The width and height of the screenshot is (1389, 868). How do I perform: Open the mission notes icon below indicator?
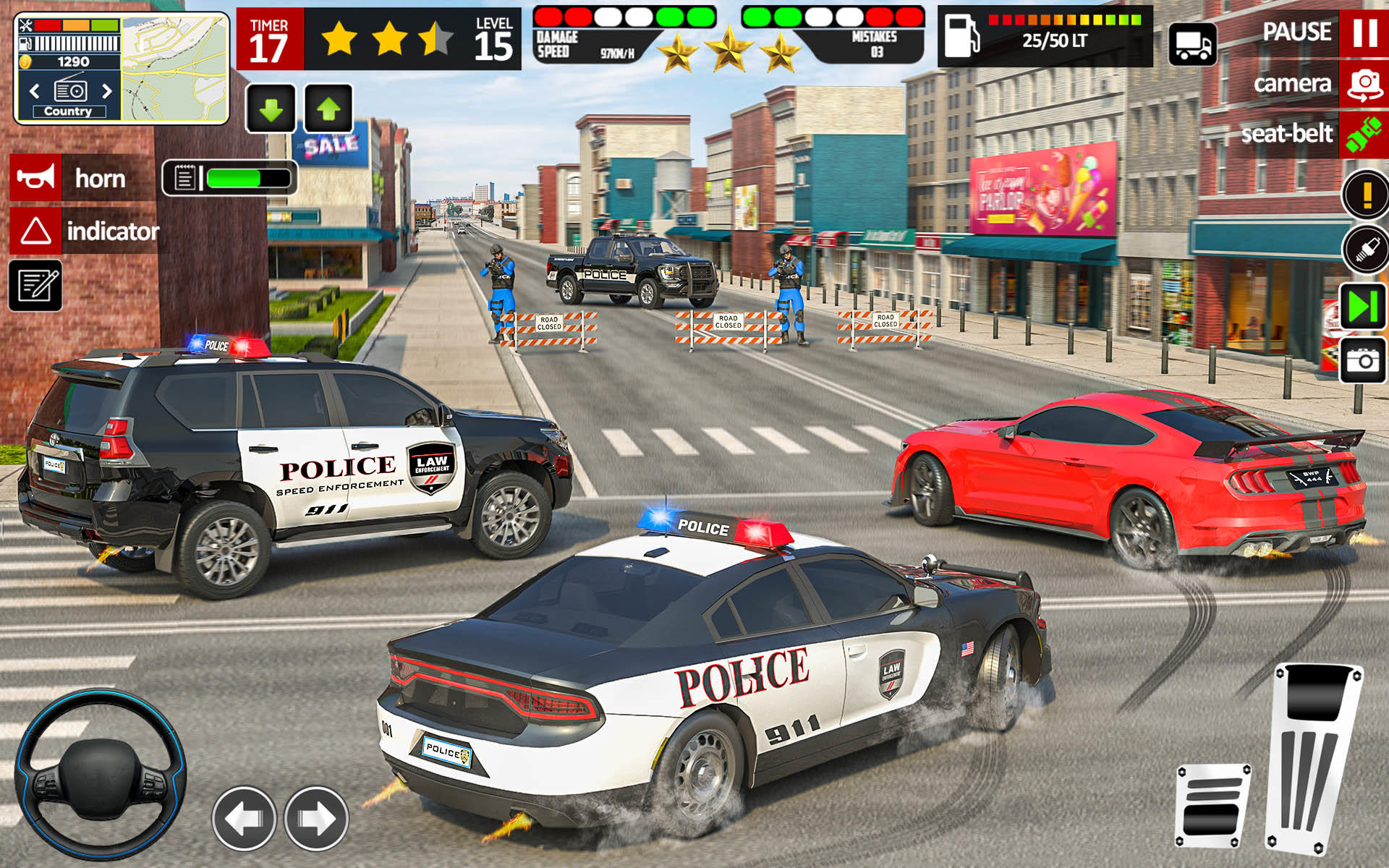34,285
